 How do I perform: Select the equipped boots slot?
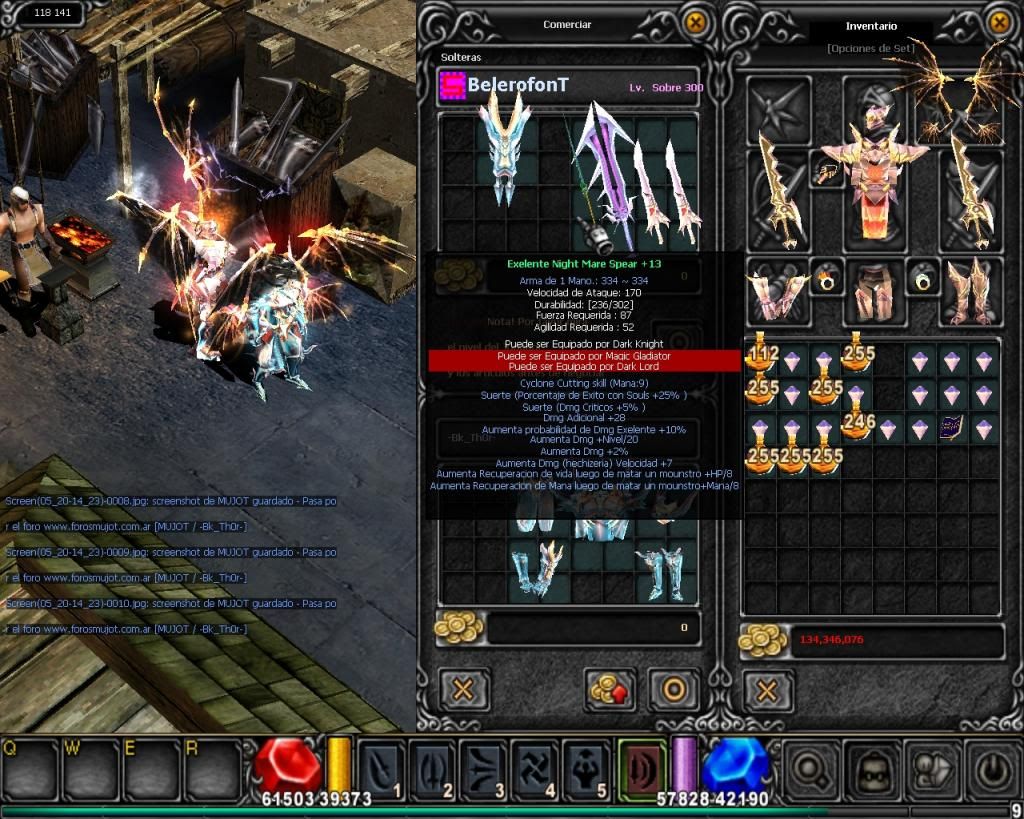tap(969, 291)
